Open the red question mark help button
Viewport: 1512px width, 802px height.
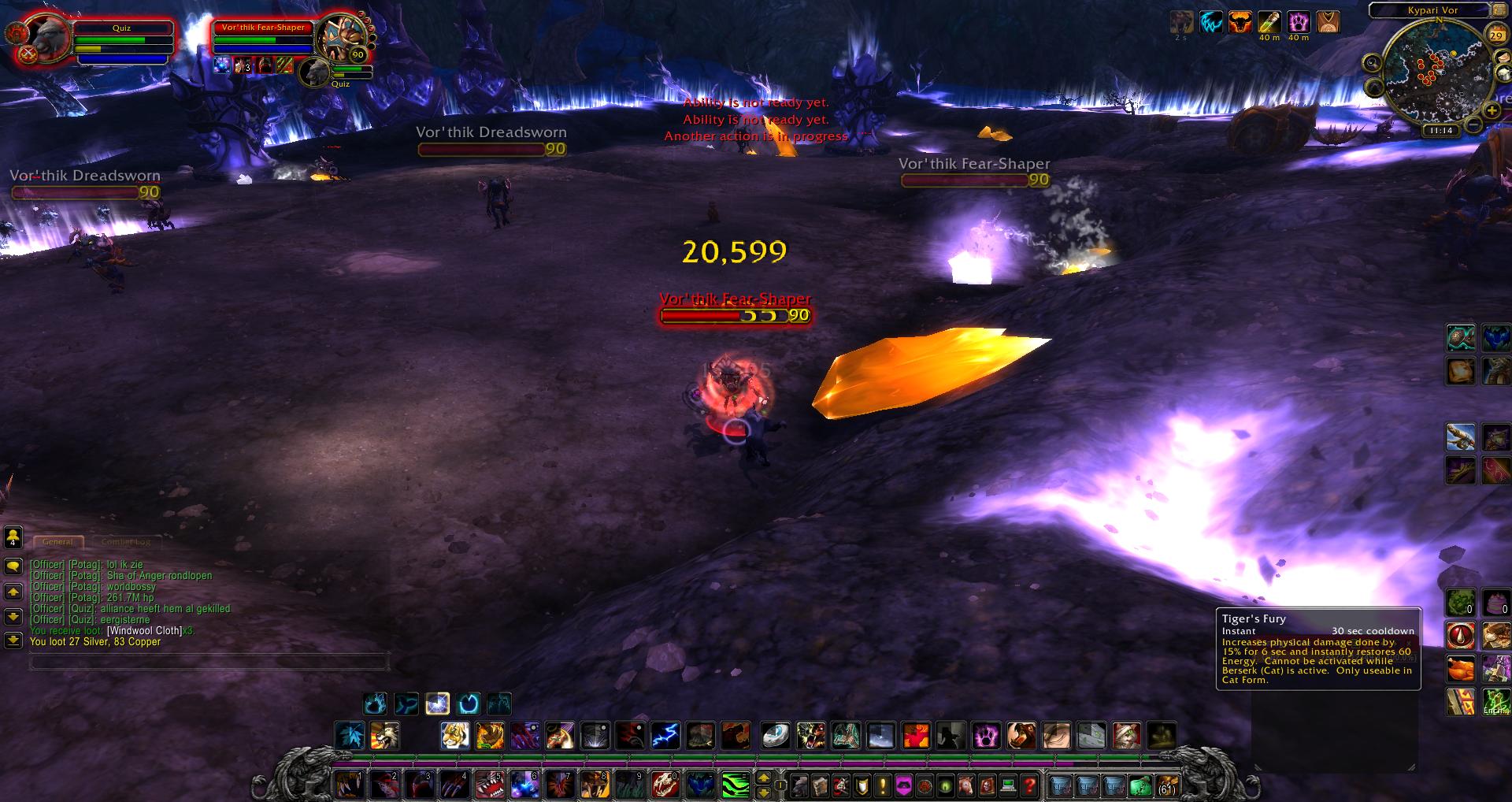1028,785
